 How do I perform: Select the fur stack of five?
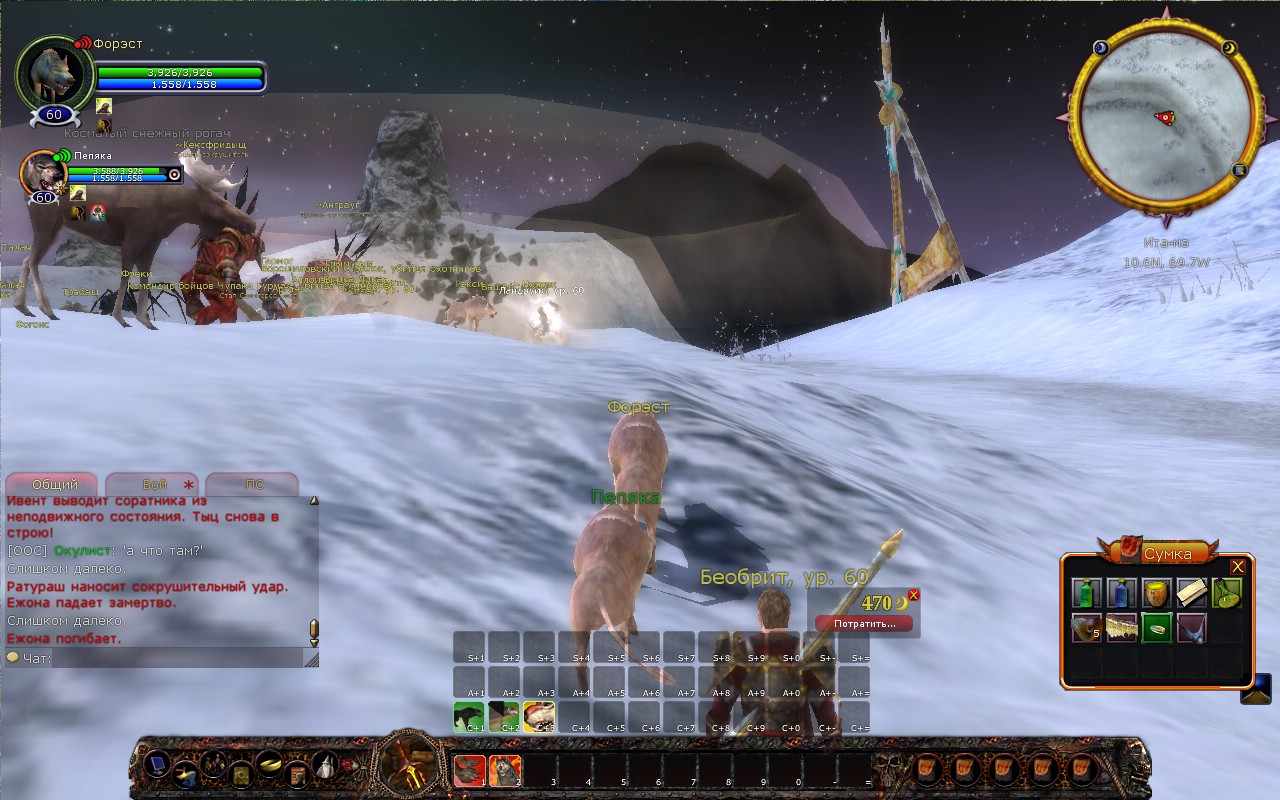pyautogui.click(x=1087, y=628)
